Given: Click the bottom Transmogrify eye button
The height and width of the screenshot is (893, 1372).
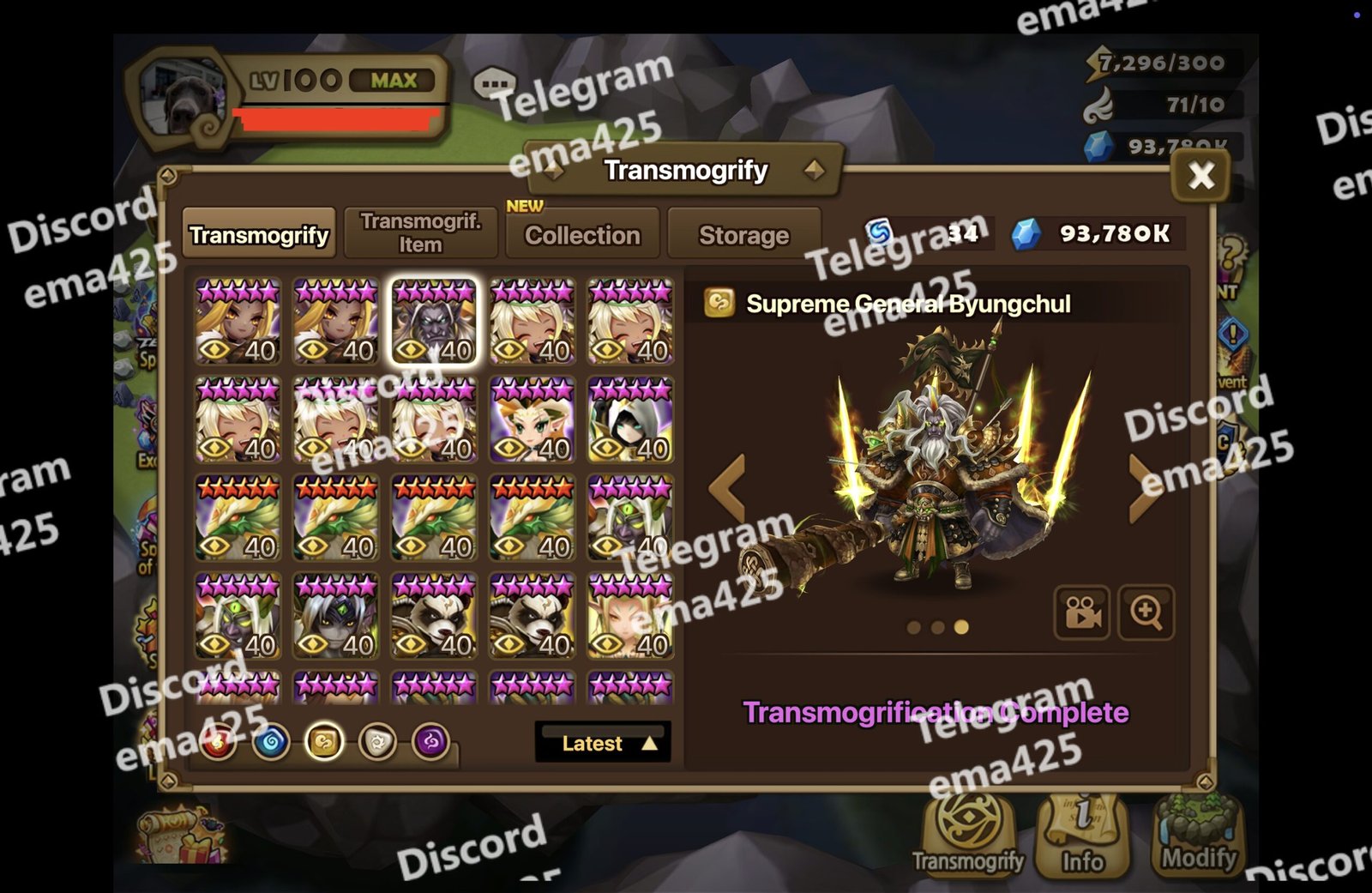Looking at the screenshot, I should click(968, 836).
